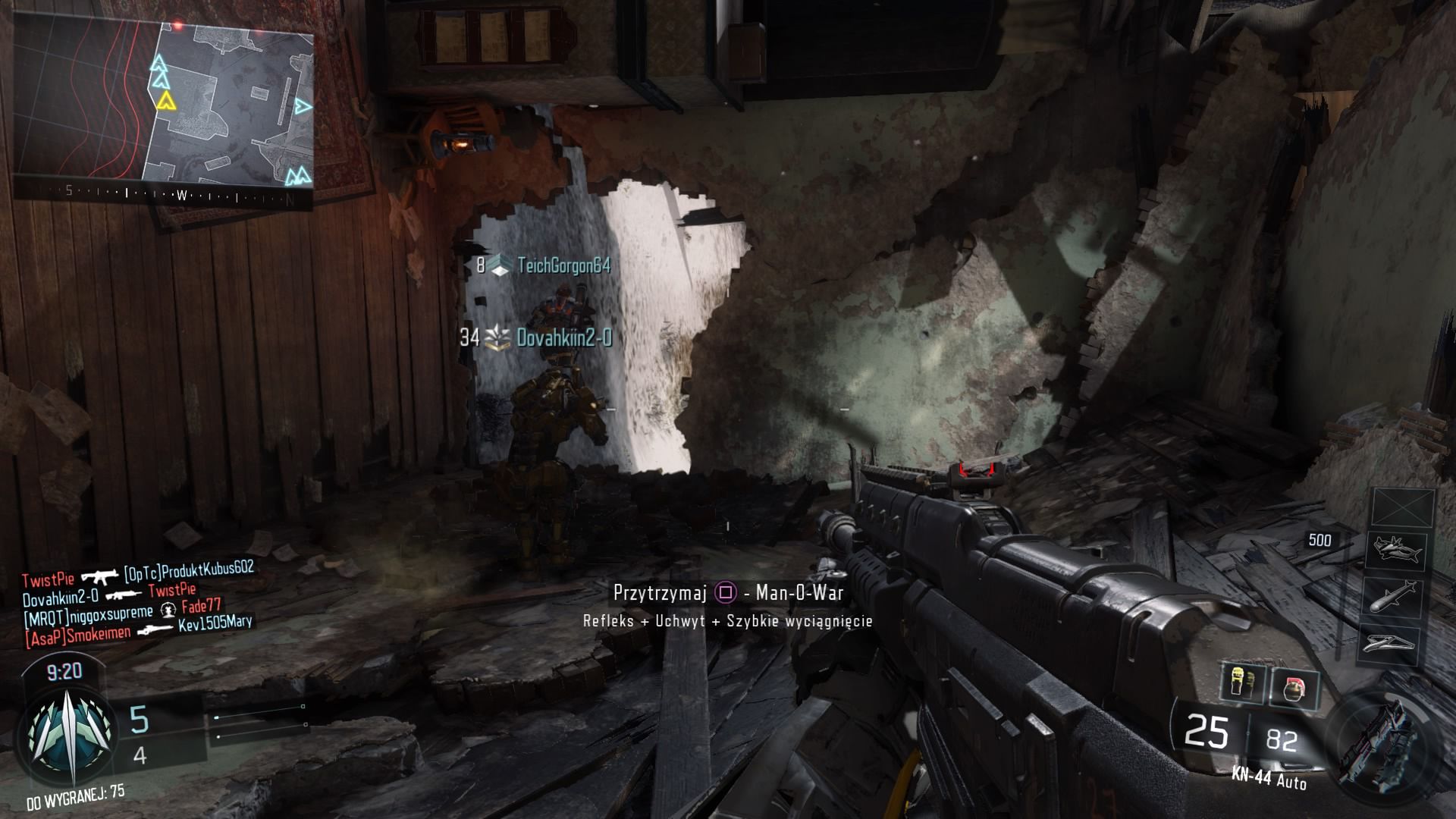Click the player name Kev1505Mary in the killfeed

216,624
